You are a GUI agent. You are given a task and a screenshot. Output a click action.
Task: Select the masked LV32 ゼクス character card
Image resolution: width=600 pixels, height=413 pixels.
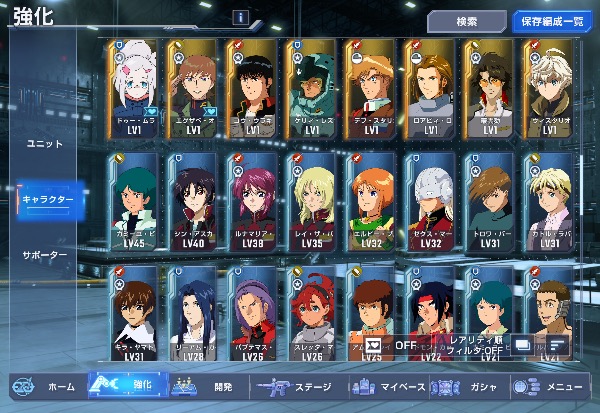click(x=431, y=201)
